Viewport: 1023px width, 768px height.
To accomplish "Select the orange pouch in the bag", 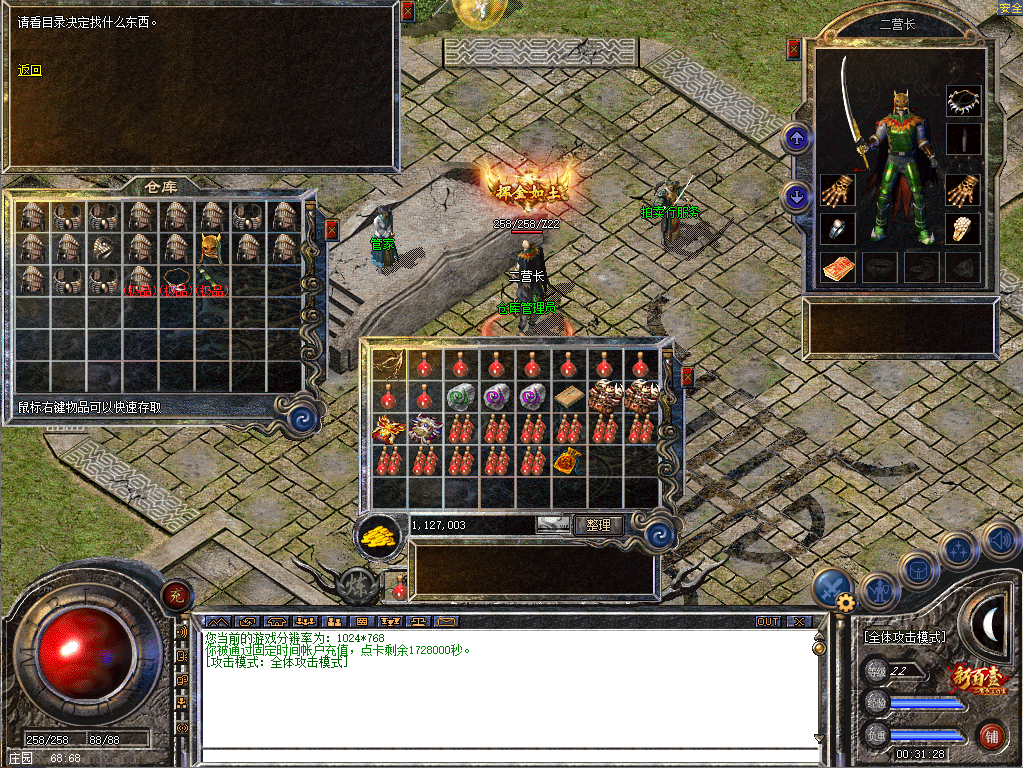I will 568,461.
